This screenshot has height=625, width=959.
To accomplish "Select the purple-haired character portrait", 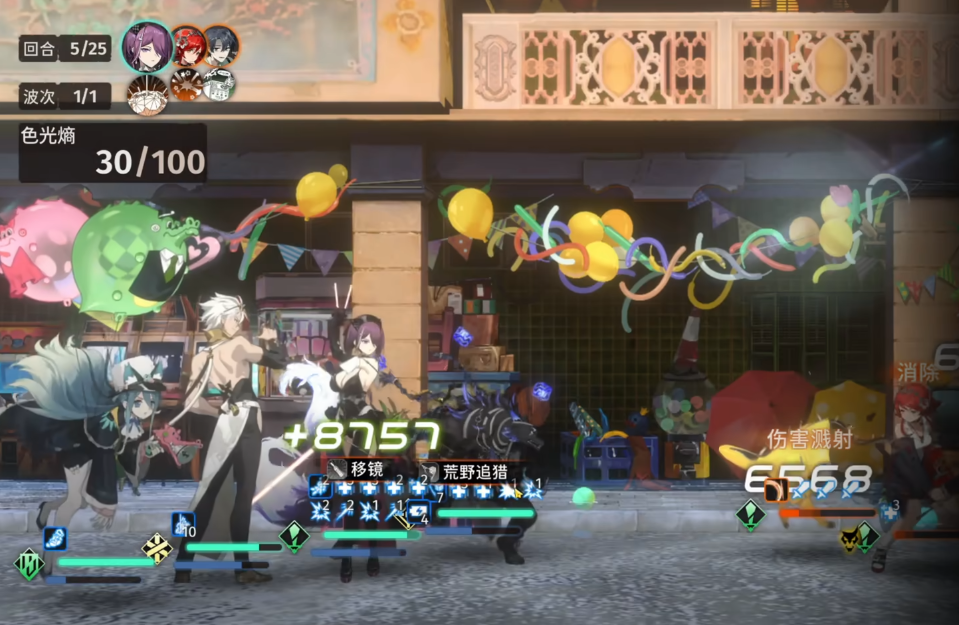I will coord(147,46).
